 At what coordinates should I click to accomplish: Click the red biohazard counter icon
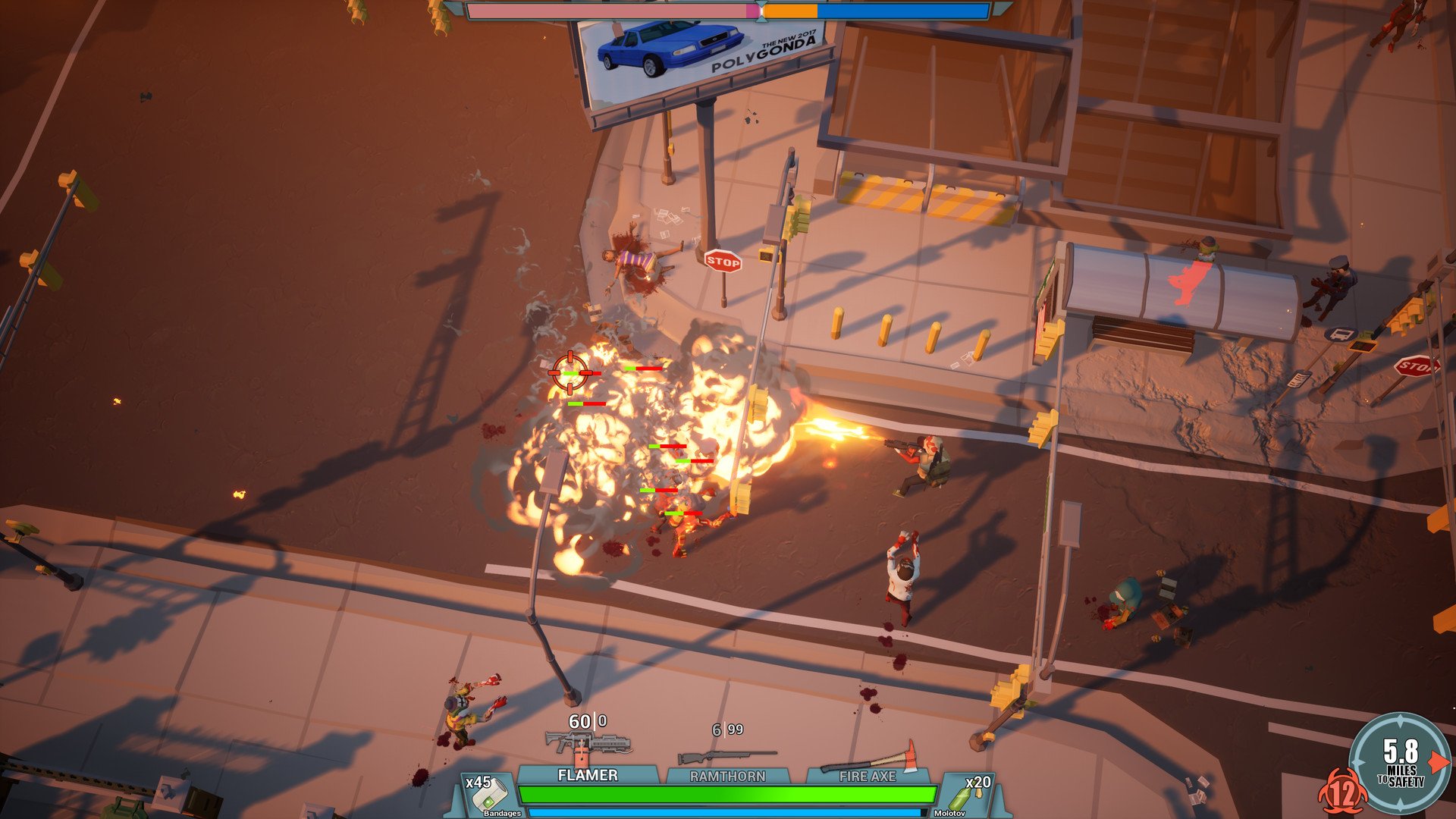(1341, 793)
